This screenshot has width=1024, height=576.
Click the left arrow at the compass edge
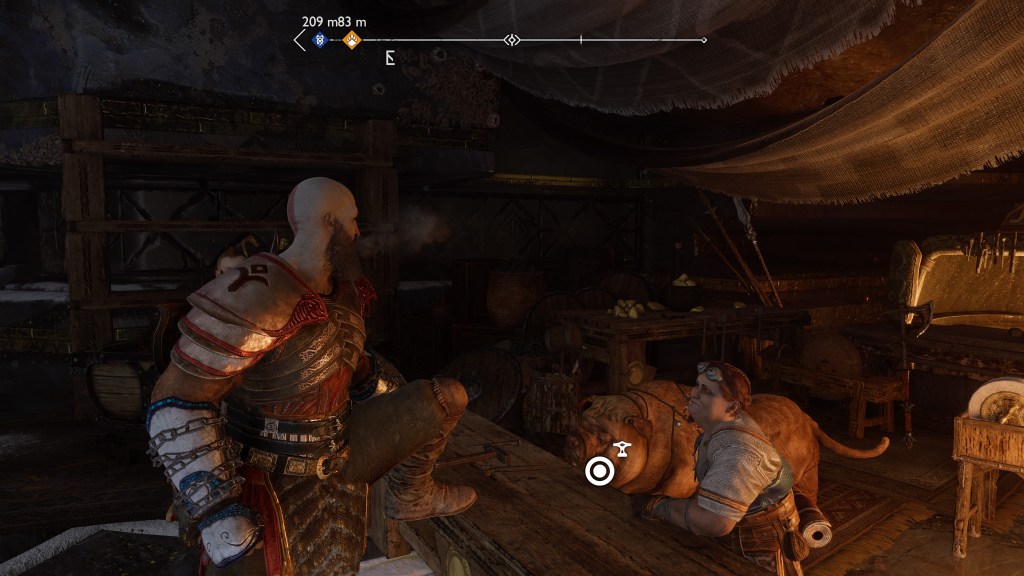[x=299, y=40]
